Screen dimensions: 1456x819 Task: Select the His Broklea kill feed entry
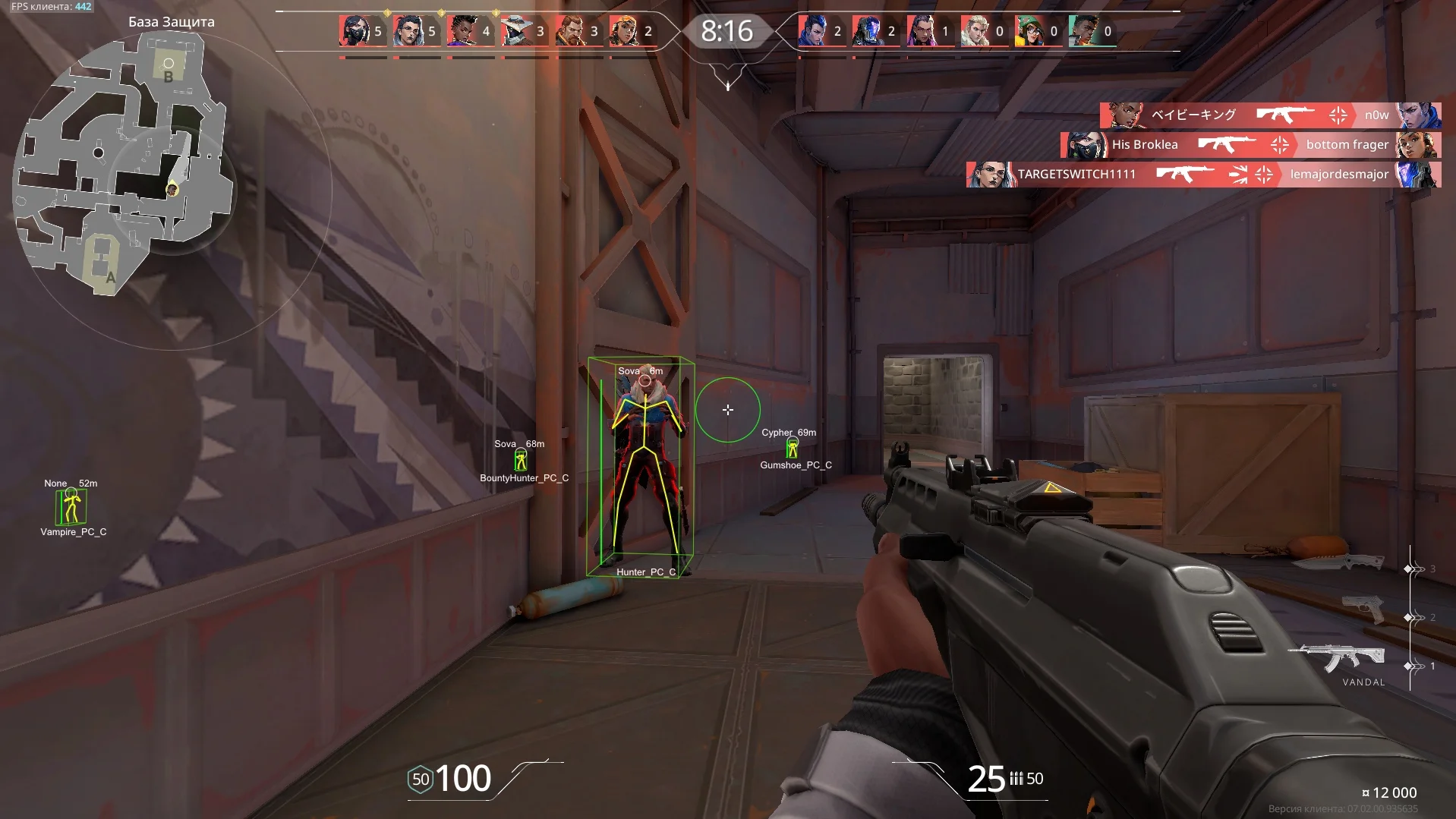1250,145
